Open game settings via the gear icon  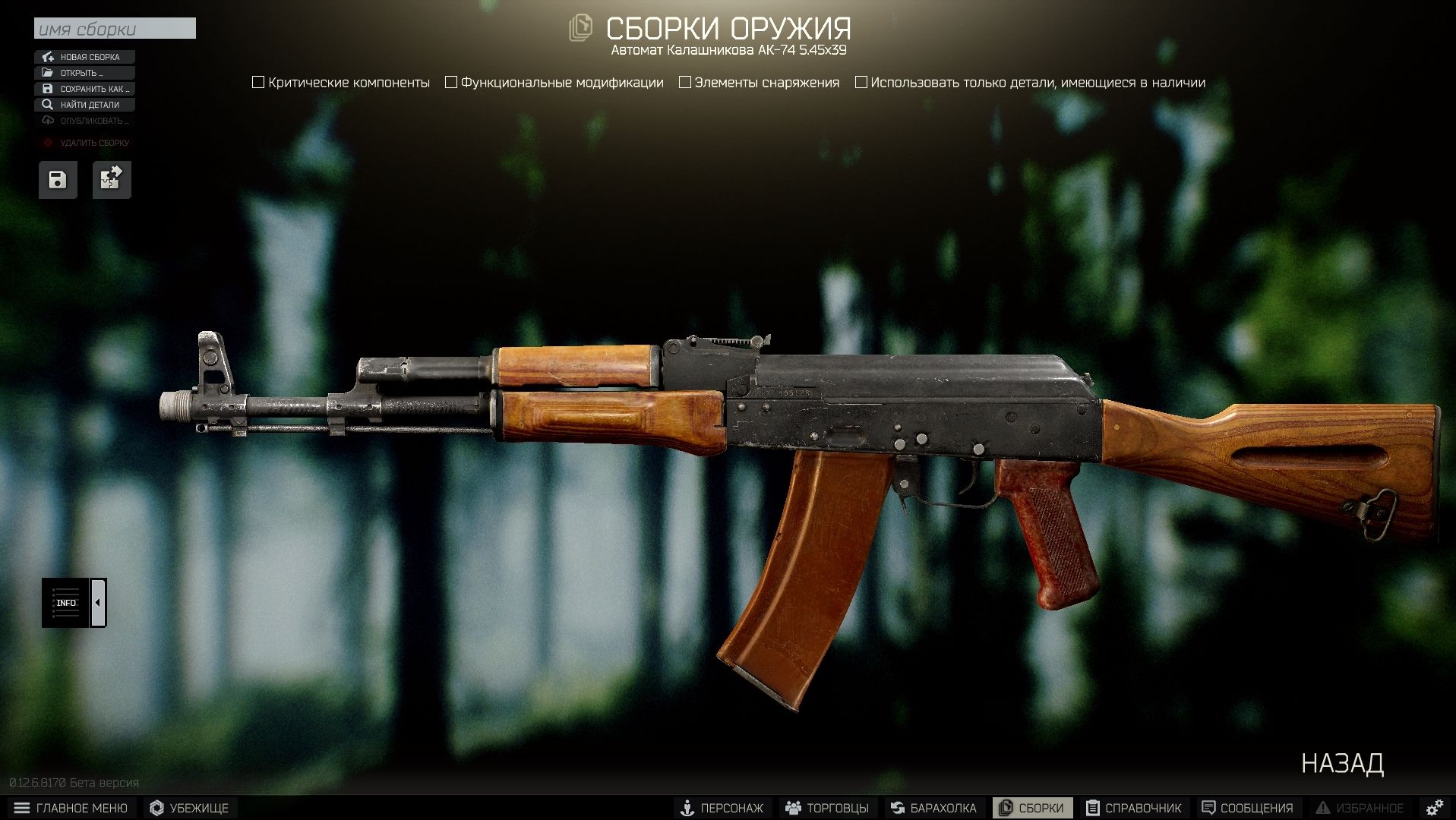click(1434, 808)
